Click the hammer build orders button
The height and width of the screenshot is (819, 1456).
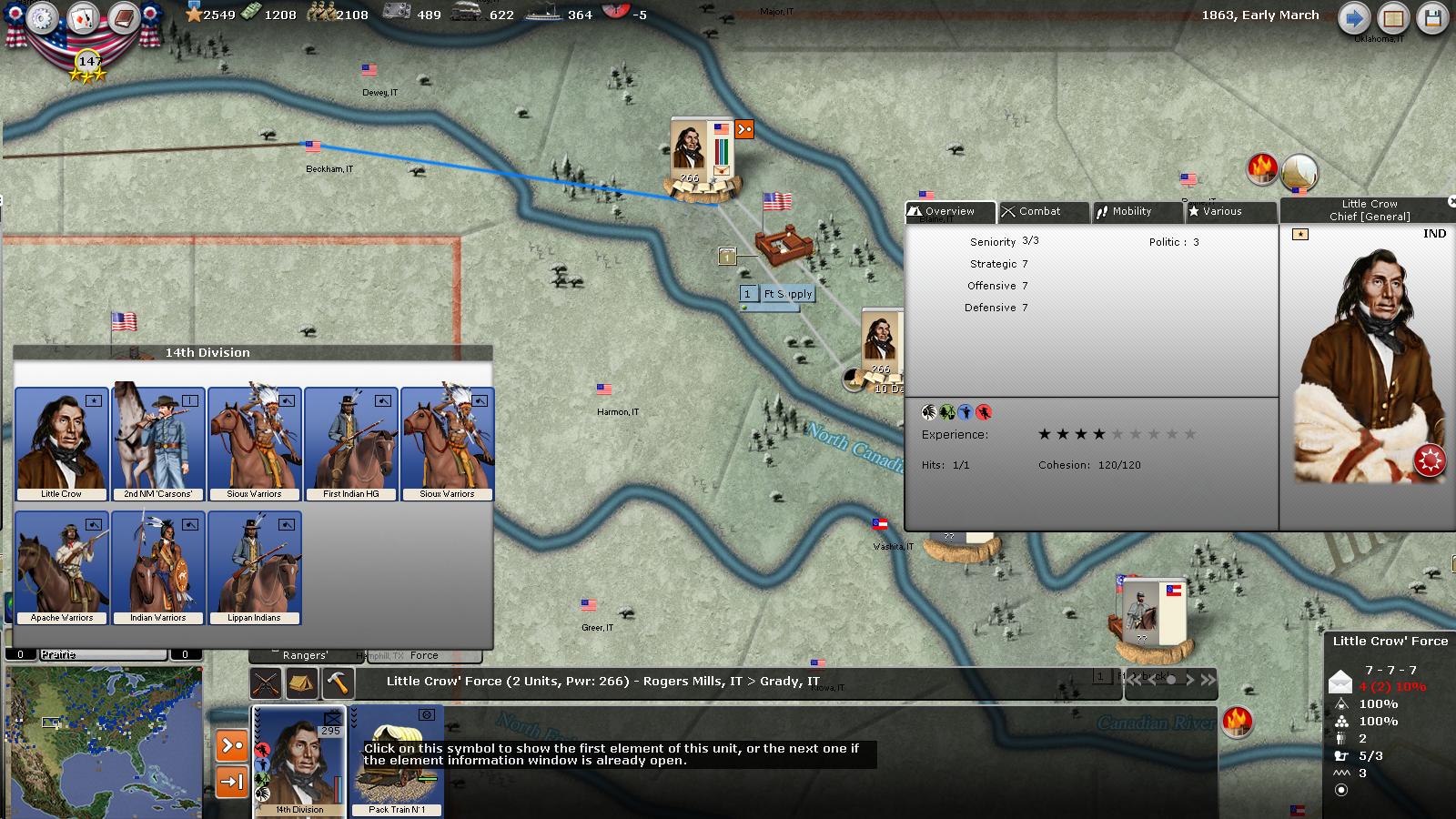point(338,682)
